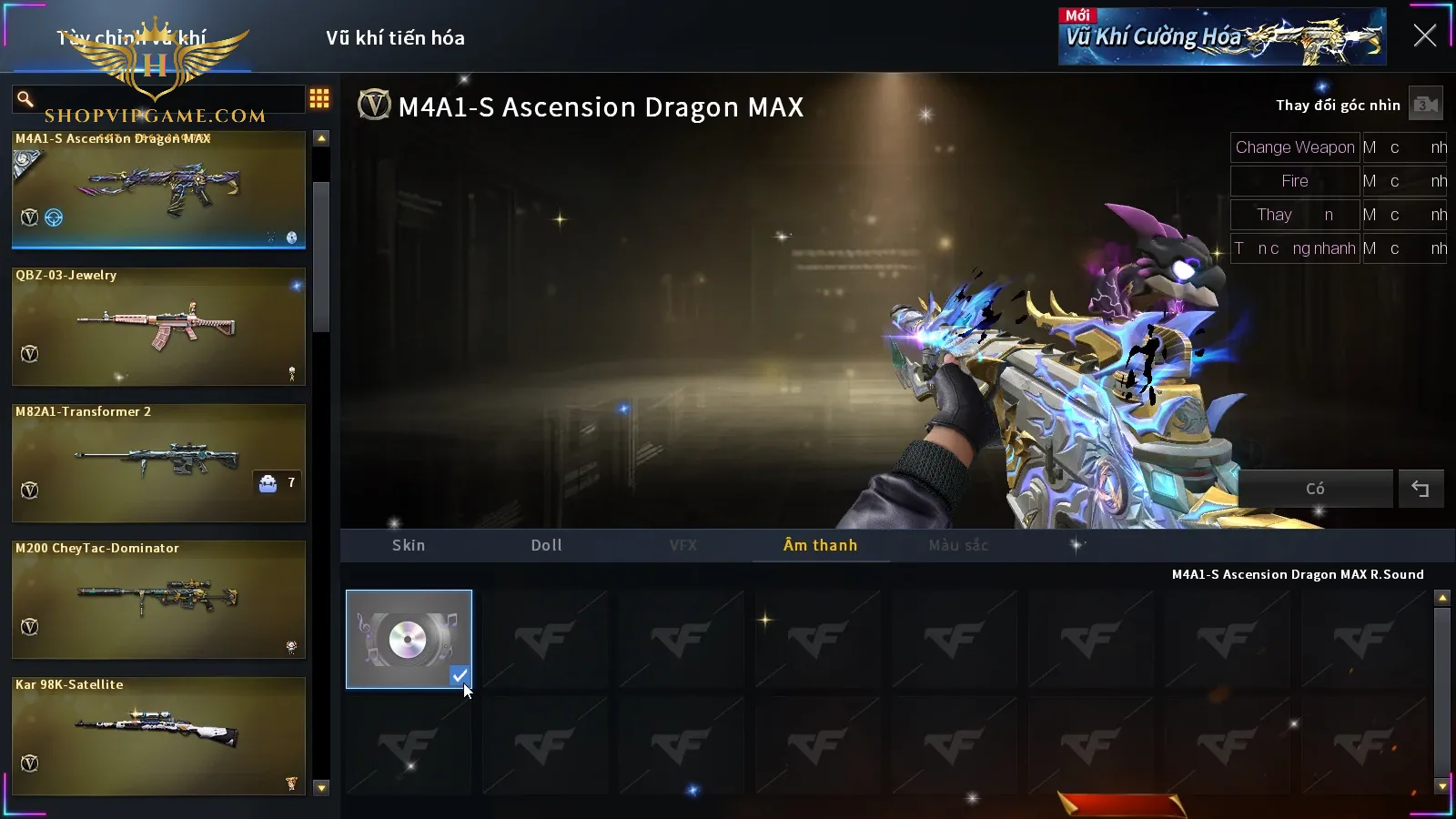This screenshot has height=819, width=1456.
Task: Click the Có button
Action: pyautogui.click(x=1315, y=489)
